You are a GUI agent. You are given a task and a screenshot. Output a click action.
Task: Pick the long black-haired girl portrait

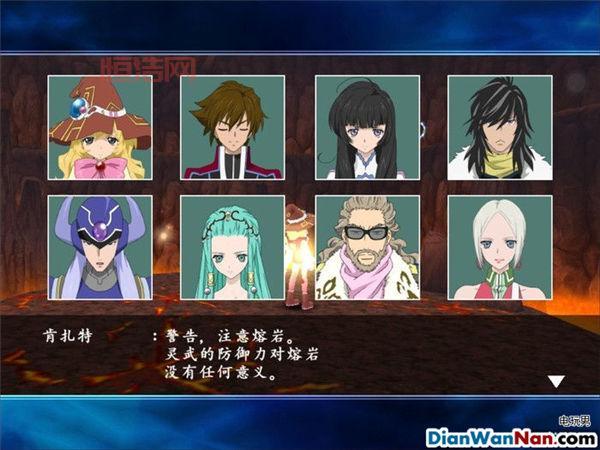click(367, 127)
